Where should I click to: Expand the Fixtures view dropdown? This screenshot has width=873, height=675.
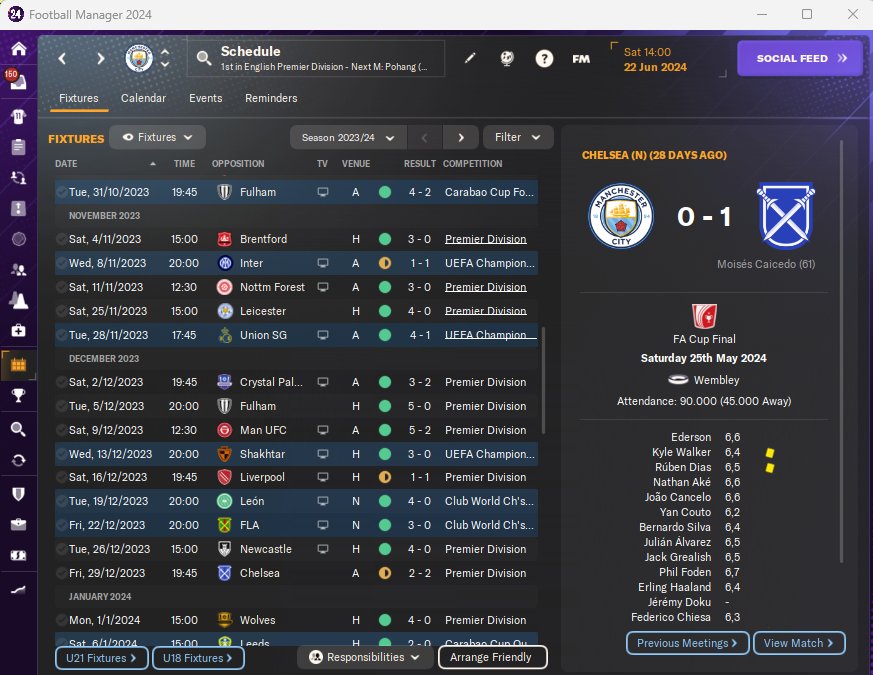point(158,137)
